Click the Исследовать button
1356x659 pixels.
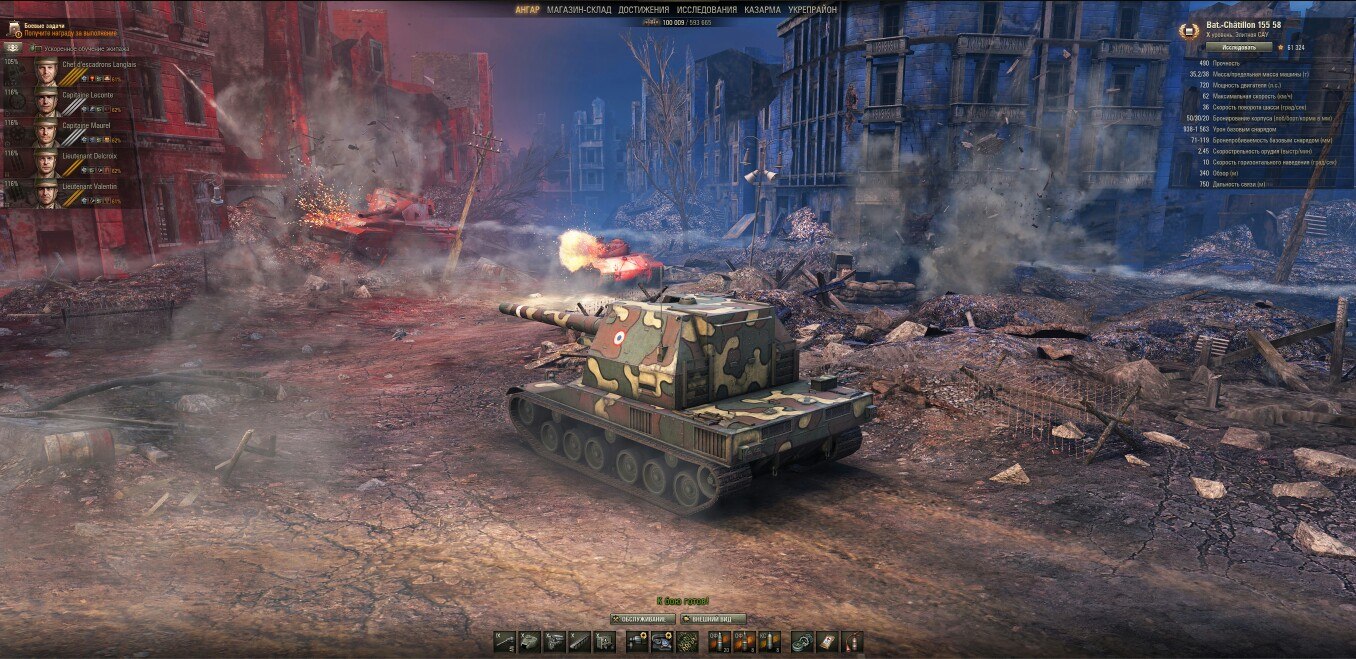(x=1238, y=47)
